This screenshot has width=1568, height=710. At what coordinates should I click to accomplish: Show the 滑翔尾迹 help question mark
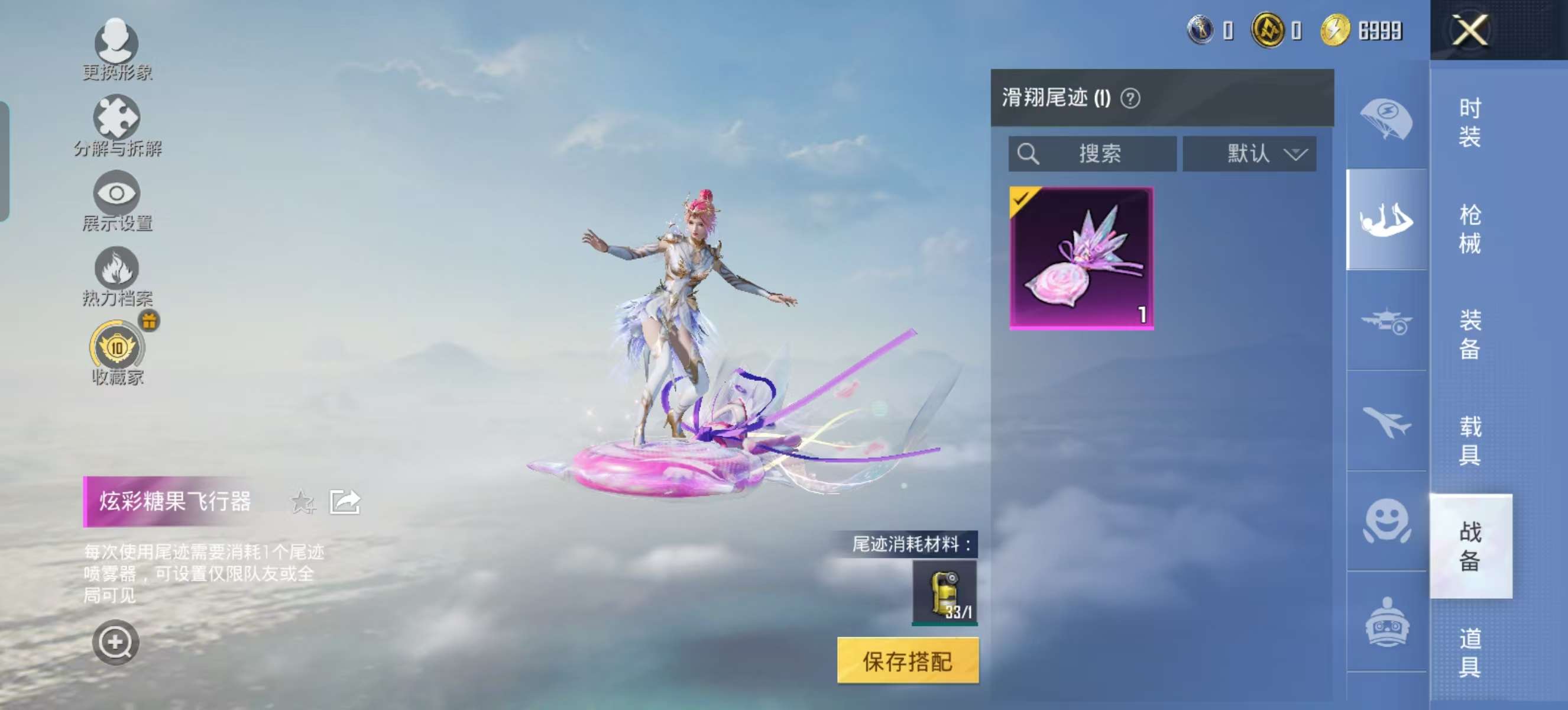tap(1130, 98)
